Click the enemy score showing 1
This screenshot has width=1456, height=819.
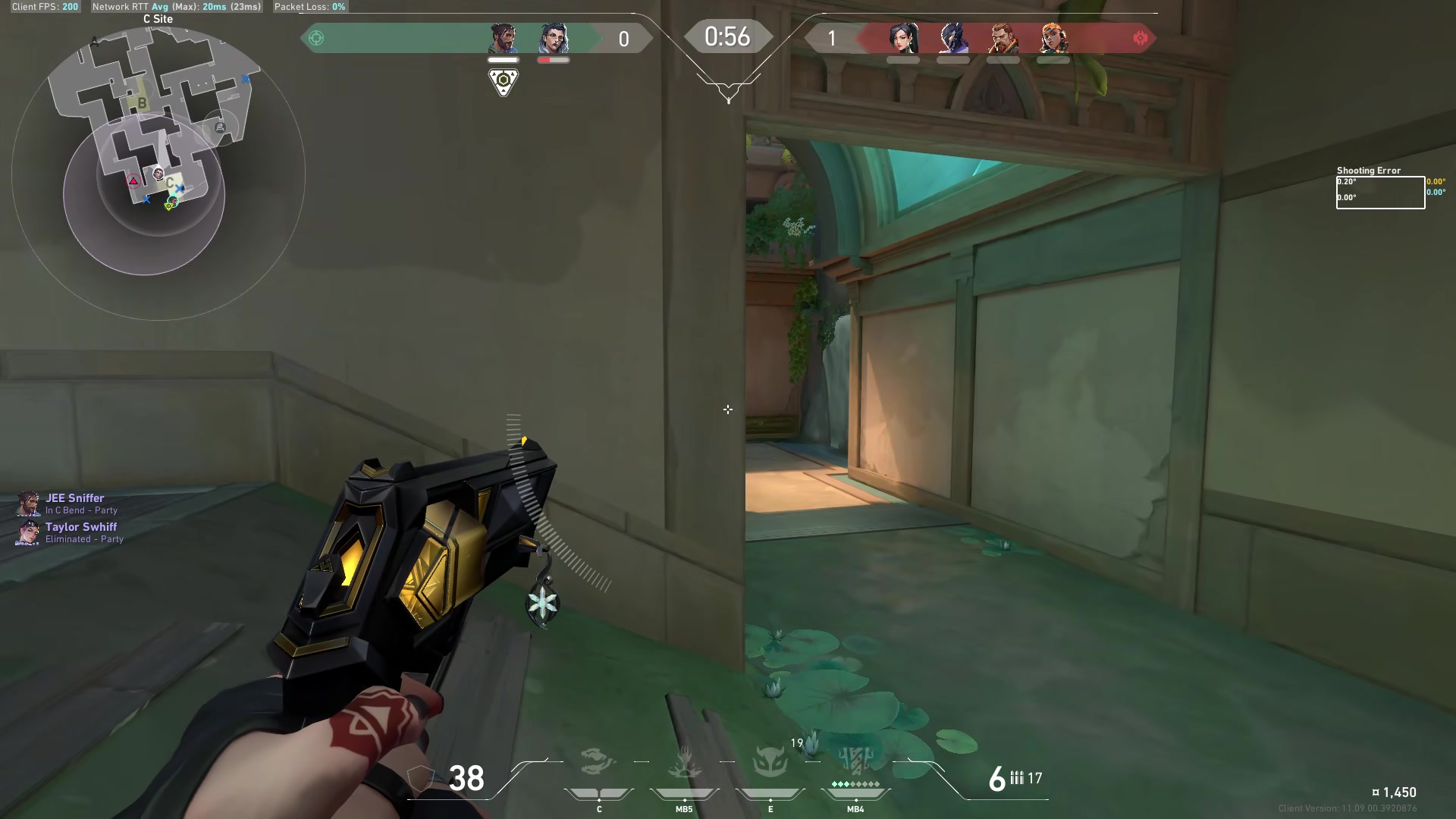tap(831, 37)
